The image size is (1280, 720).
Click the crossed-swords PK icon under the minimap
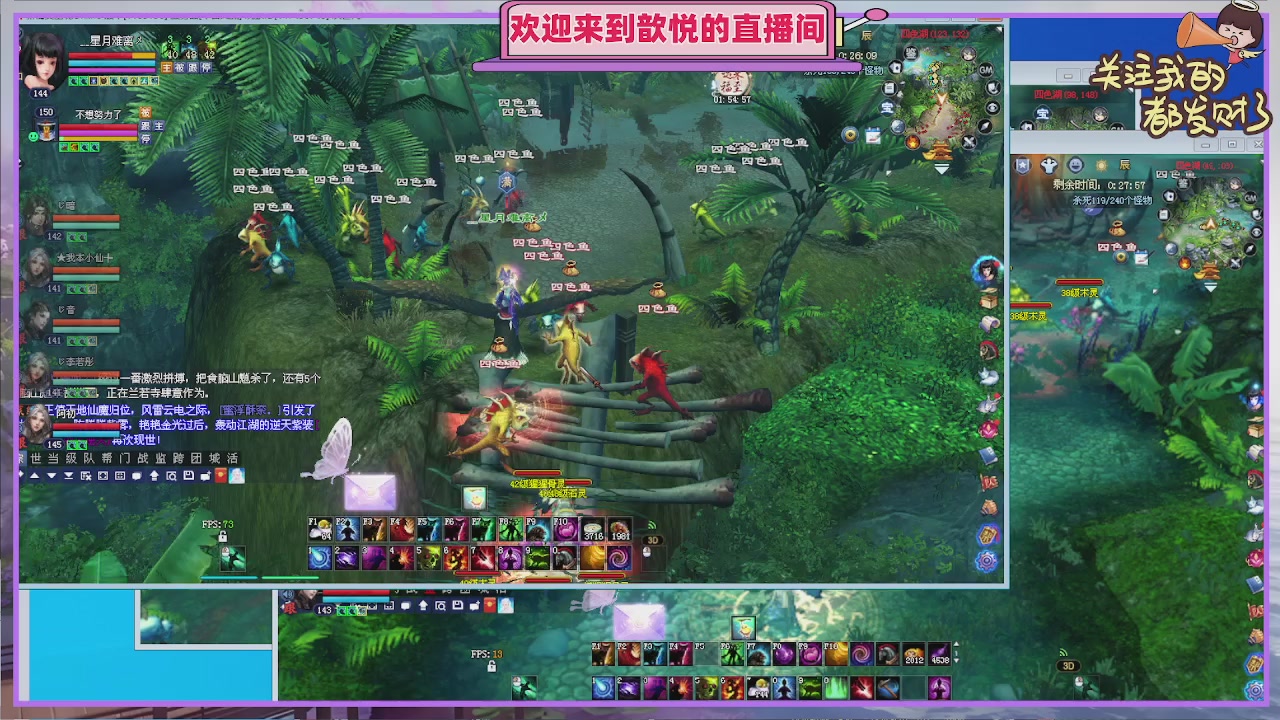coord(968,142)
